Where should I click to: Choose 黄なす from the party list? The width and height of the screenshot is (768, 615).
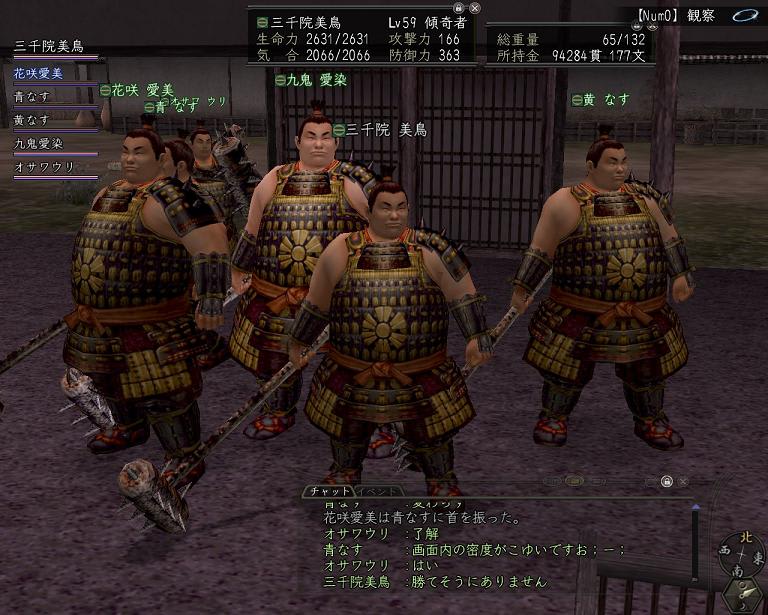pos(32,120)
